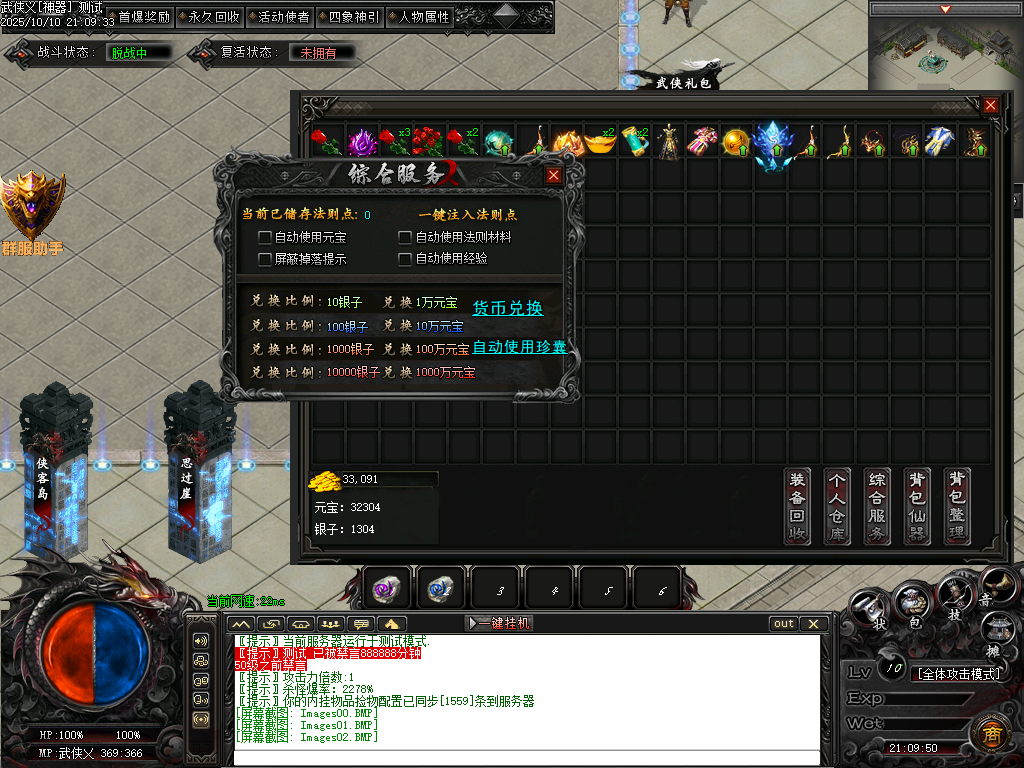Enable the 屏蔽掉落提示 checkbox

click(265, 259)
